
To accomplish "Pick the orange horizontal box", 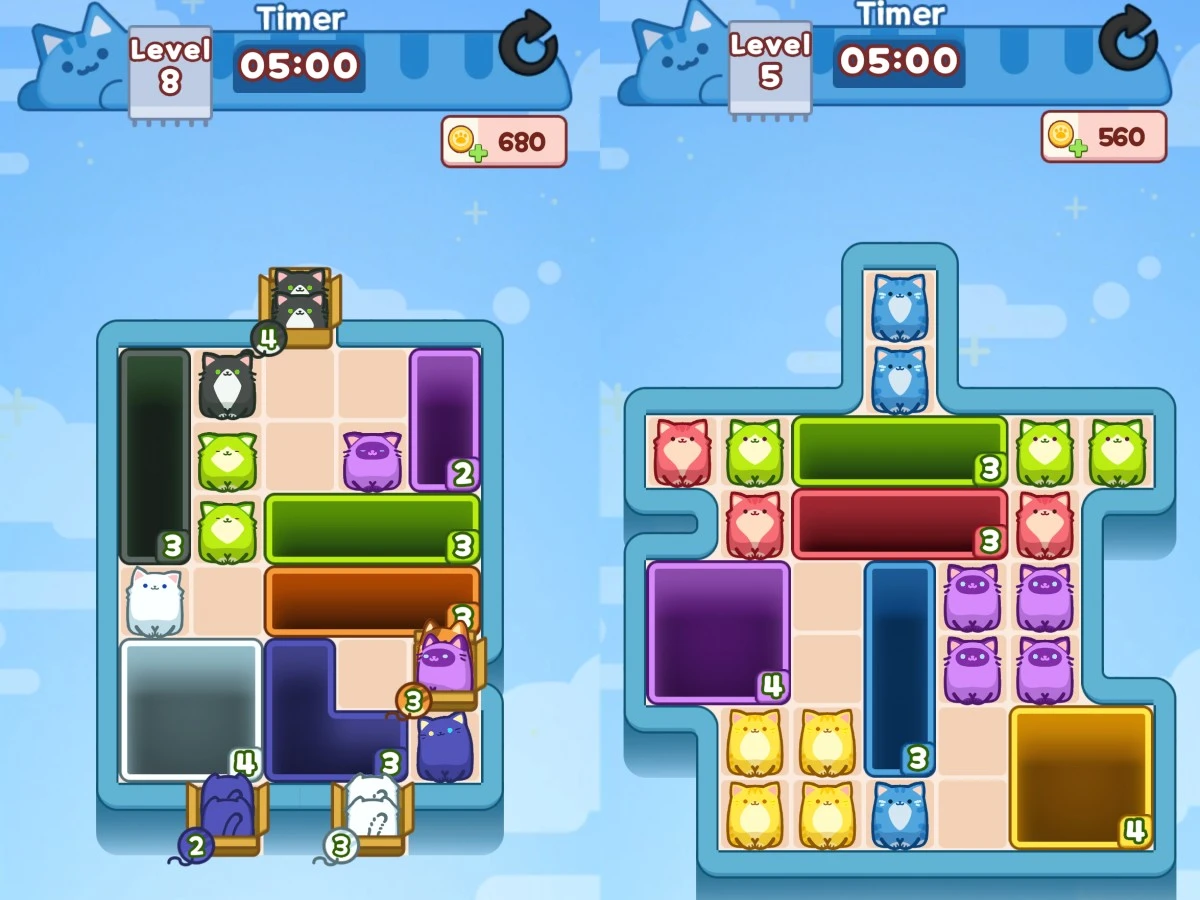I will tap(372, 601).
